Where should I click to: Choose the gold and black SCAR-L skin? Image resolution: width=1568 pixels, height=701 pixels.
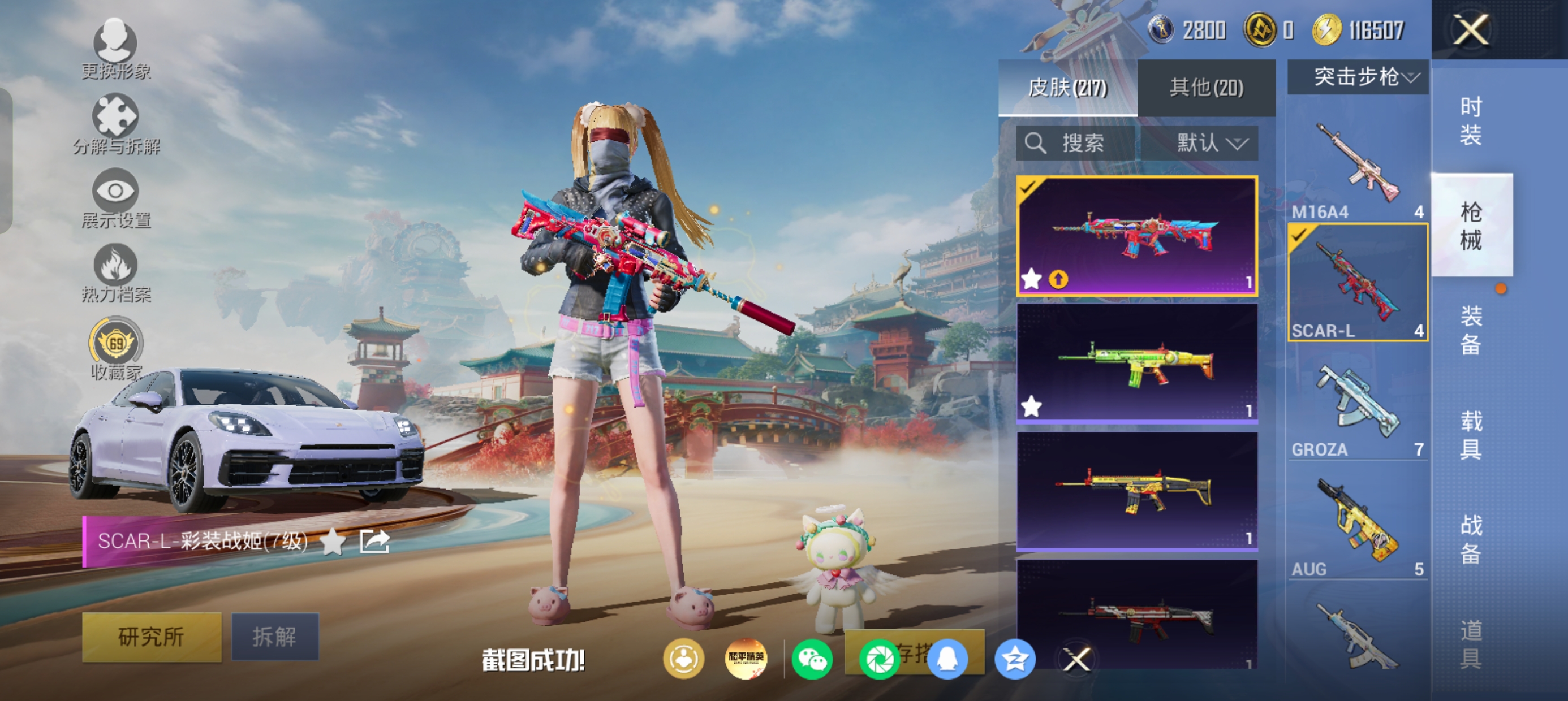pos(1136,492)
